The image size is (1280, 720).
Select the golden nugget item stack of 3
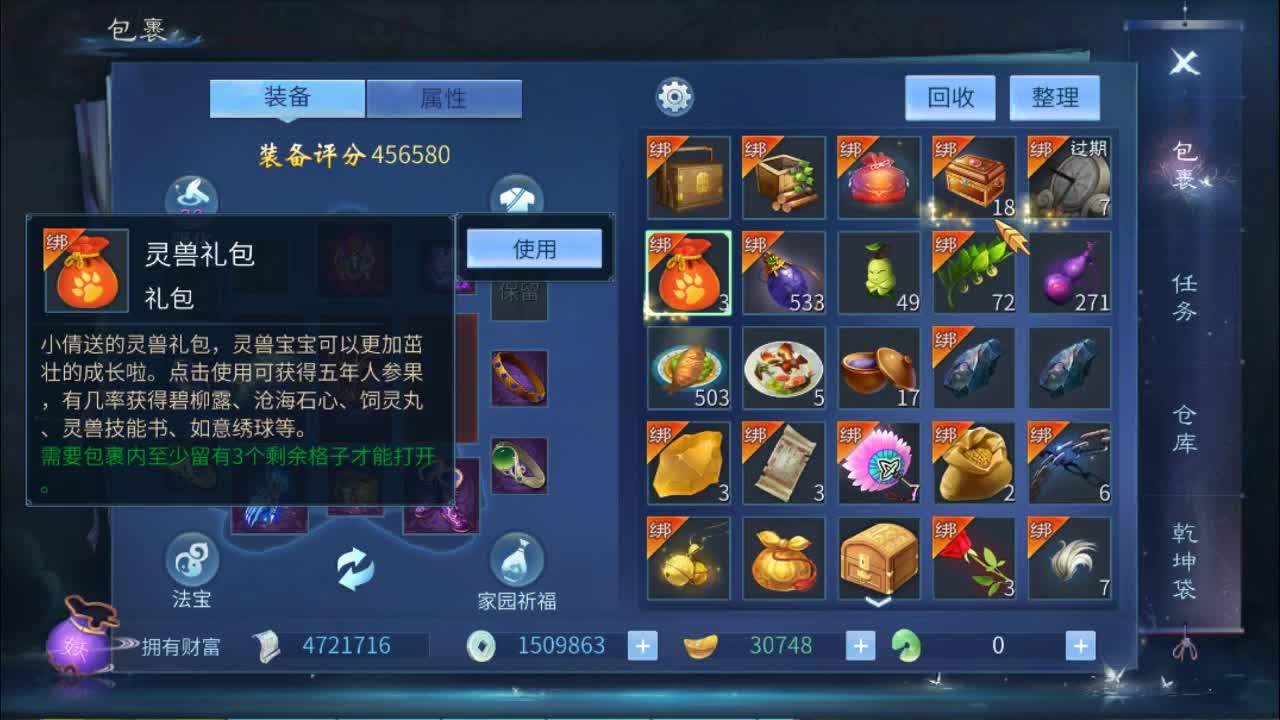(x=688, y=463)
